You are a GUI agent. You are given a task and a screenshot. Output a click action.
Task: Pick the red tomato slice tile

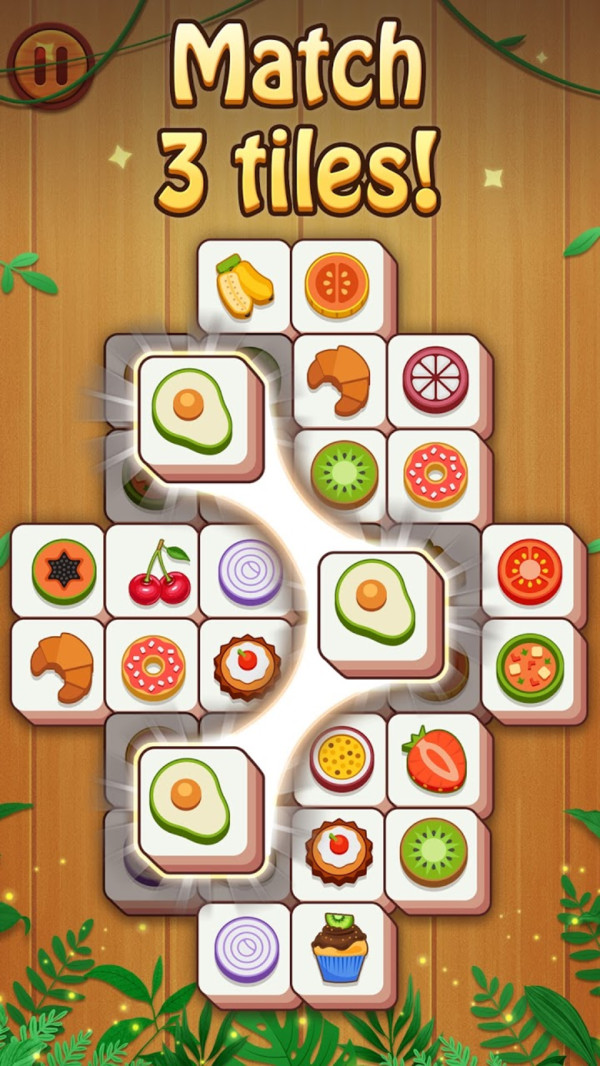point(529,571)
